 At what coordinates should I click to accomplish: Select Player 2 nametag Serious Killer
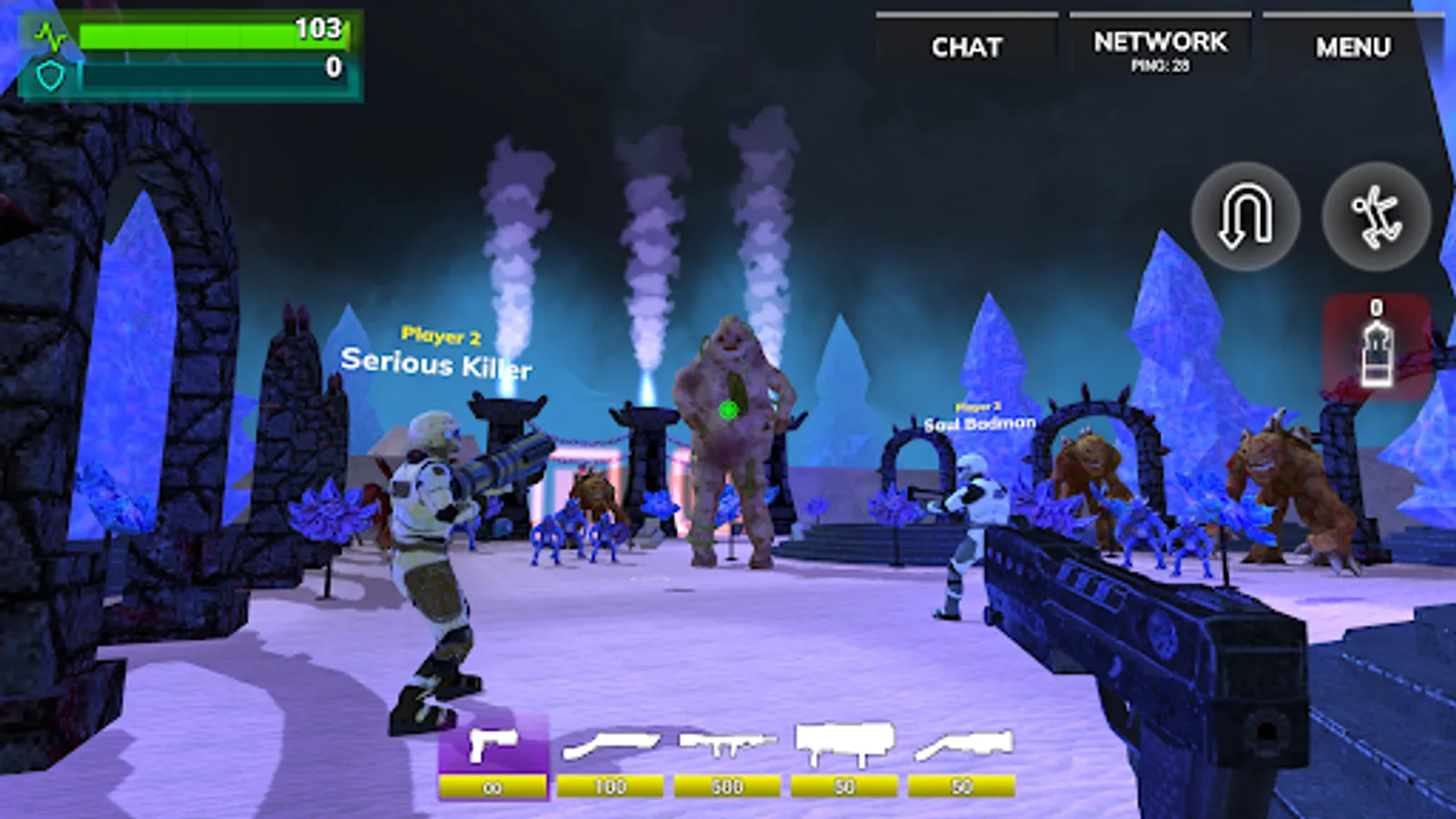pyautogui.click(x=438, y=354)
